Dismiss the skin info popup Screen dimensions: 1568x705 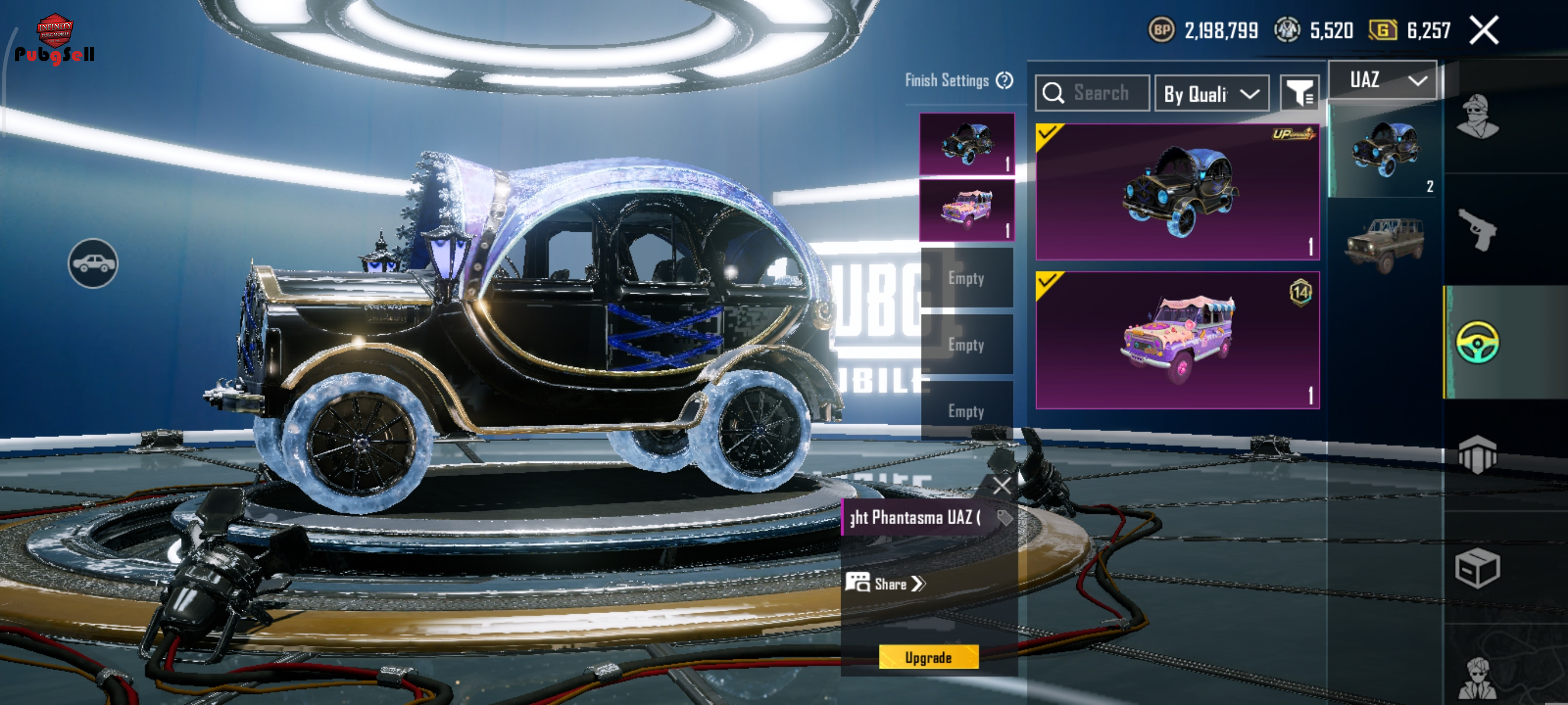tap(1001, 485)
